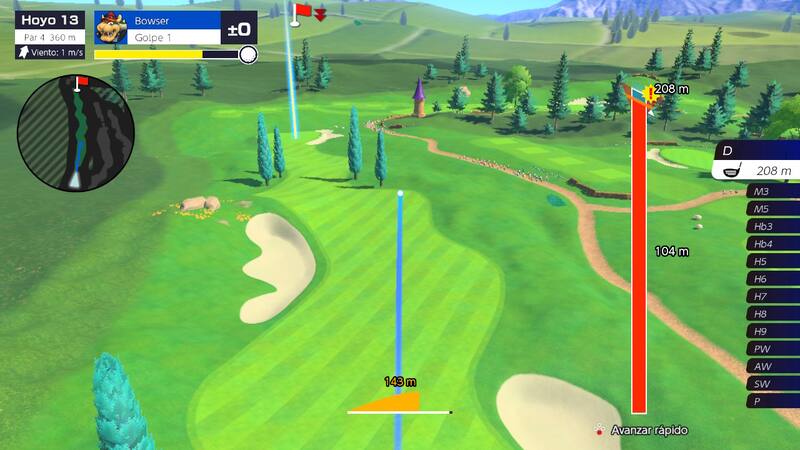Switch to the H6 iron
Image resolution: width=800 pixels, height=450 pixels.
(772, 279)
